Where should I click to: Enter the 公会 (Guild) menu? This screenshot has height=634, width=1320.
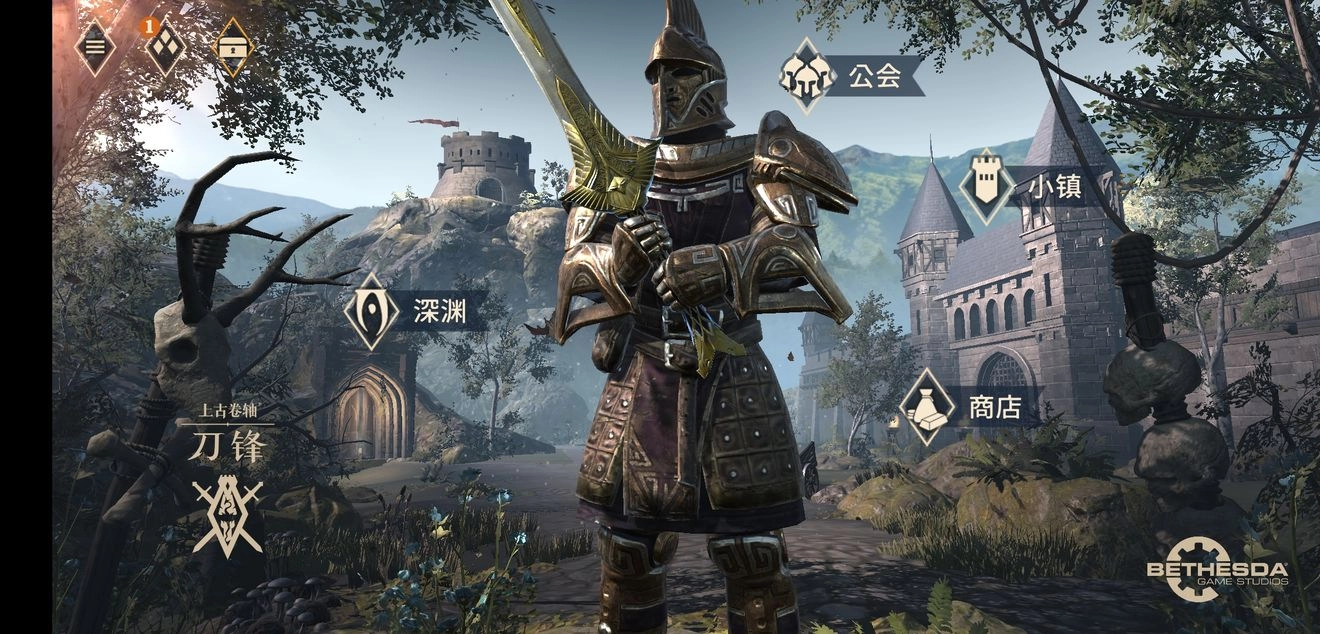tap(850, 76)
